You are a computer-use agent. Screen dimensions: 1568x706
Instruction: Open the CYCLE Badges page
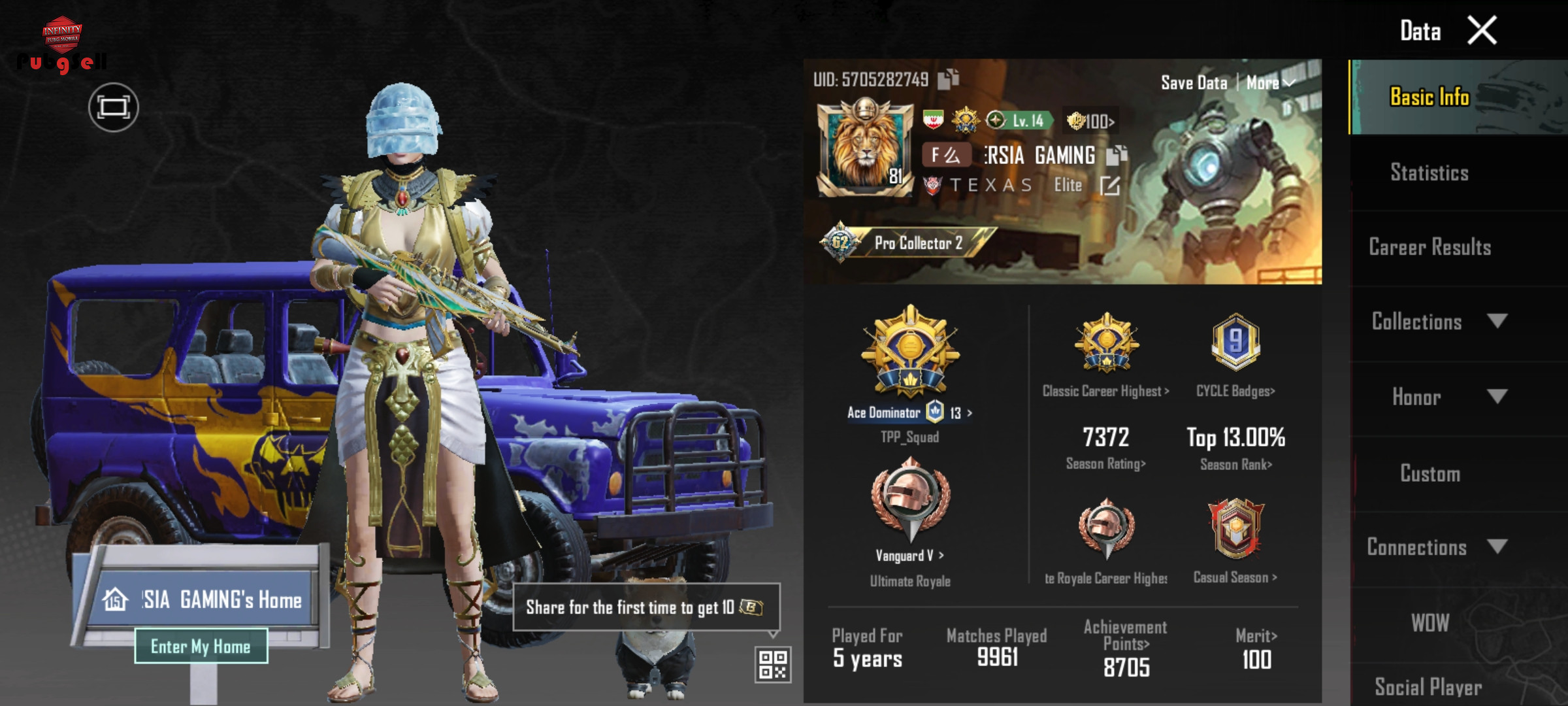pos(1235,391)
